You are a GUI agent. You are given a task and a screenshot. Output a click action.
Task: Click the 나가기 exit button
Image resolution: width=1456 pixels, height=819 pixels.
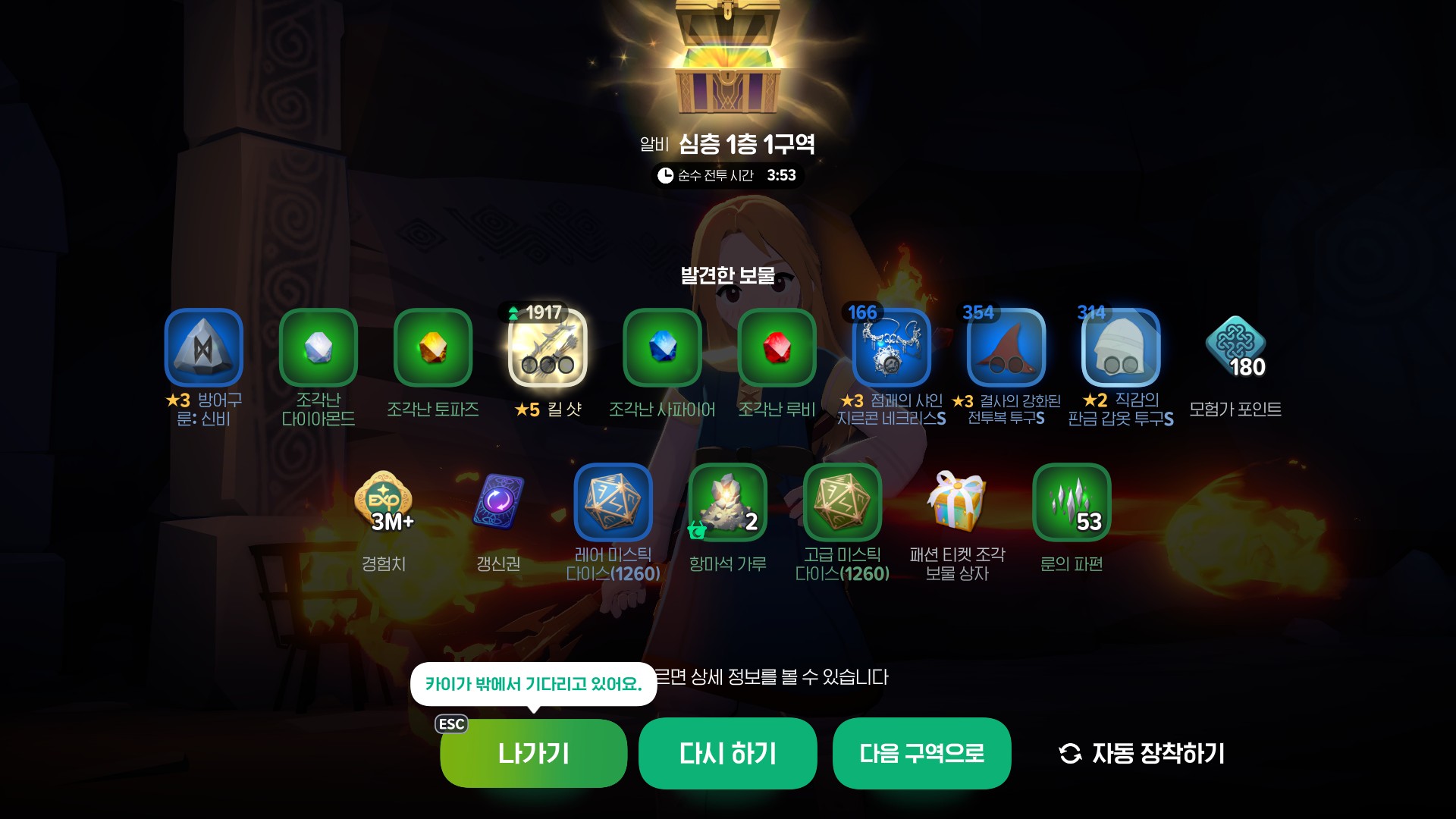tap(533, 753)
